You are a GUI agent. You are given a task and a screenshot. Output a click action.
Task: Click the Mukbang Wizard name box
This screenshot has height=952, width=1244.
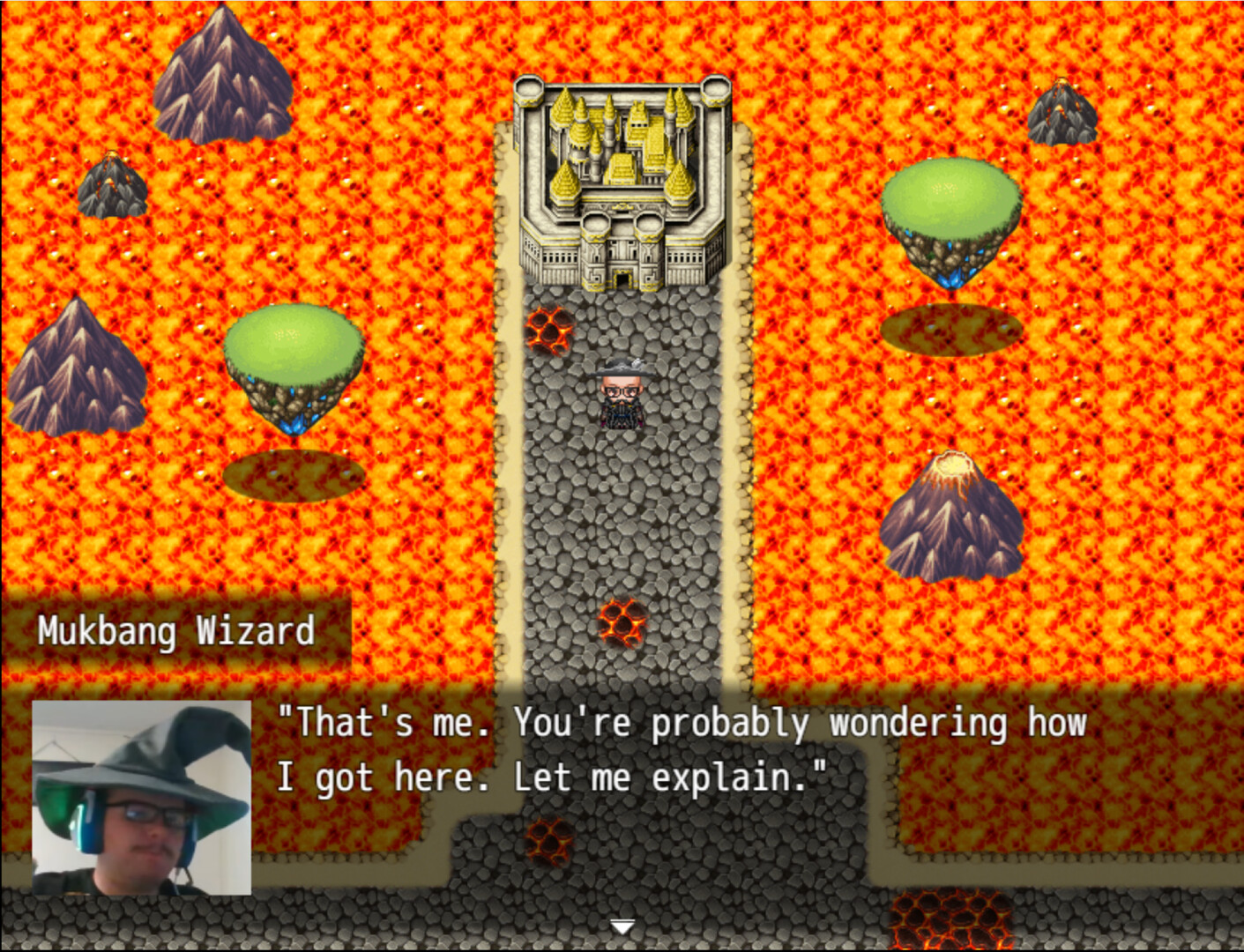[176, 629]
